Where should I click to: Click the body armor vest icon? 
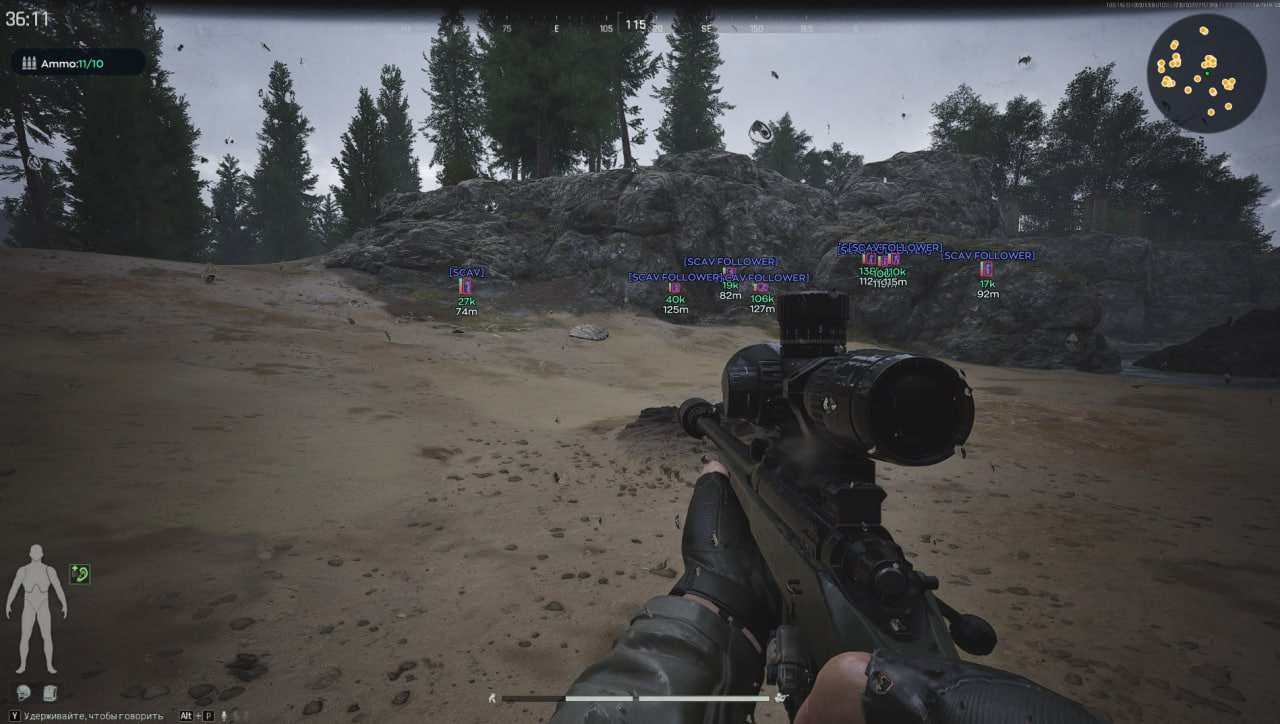point(49,692)
